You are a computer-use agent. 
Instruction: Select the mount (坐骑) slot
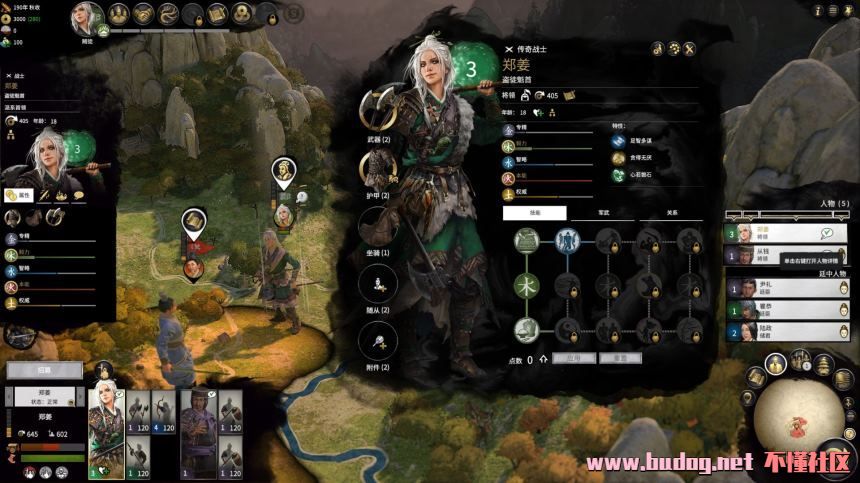pyautogui.click(x=378, y=226)
